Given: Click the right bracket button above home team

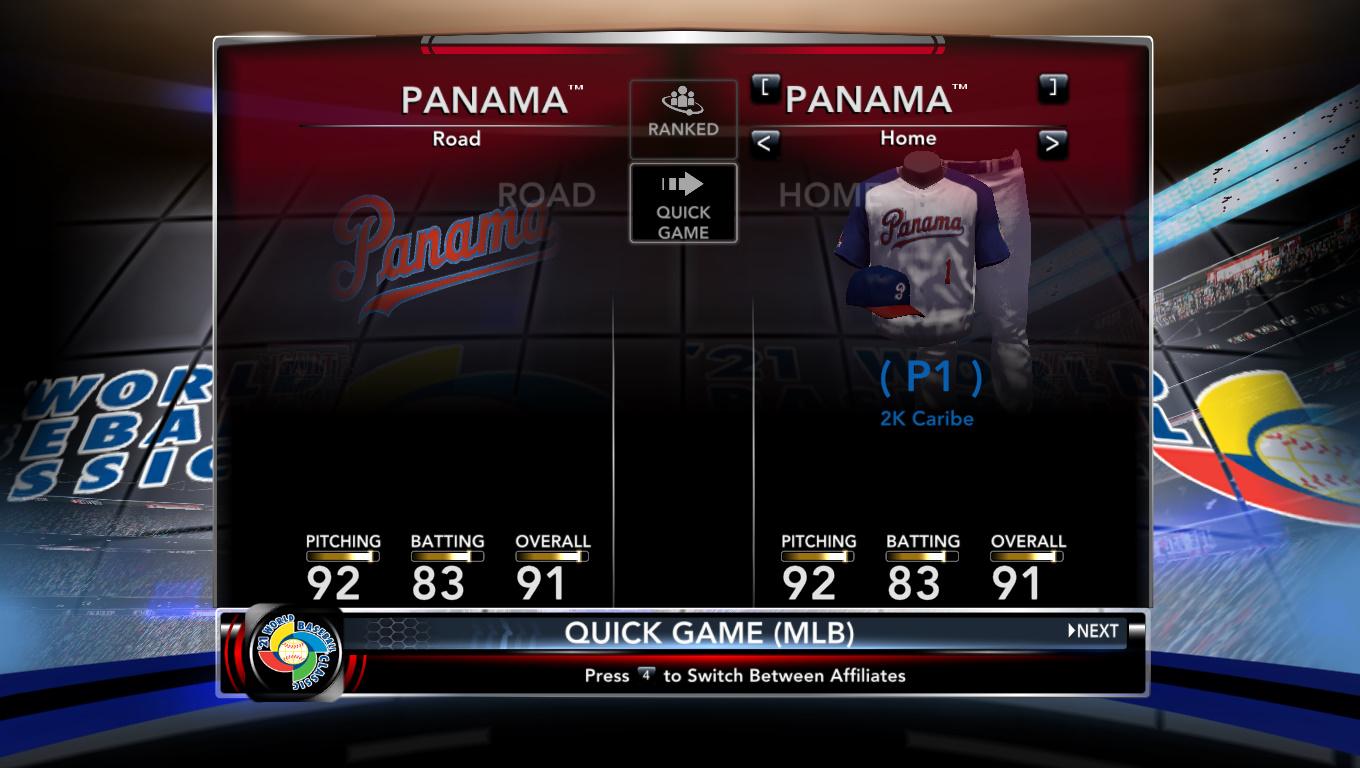Looking at the screenshot, I should tap(1052, 87).
